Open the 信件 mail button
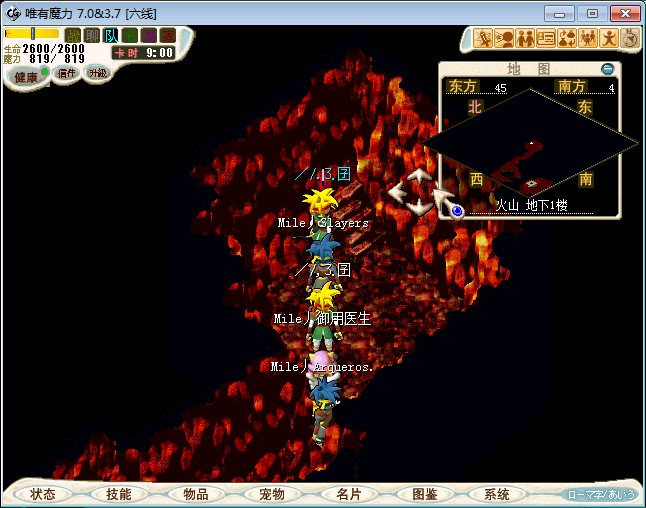646x508 pixels. (x=67, y=74)
